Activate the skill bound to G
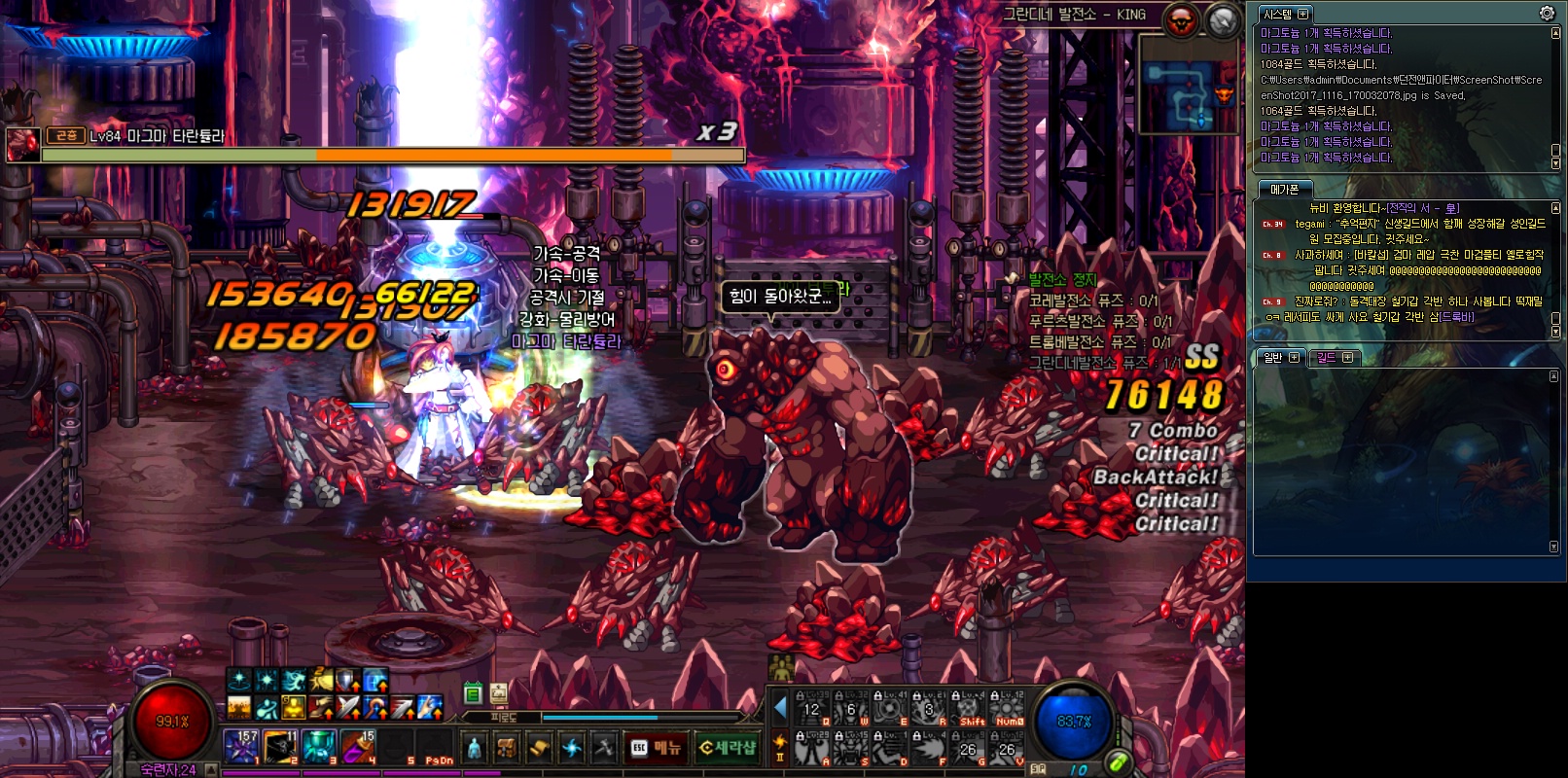 pos(967,748)
